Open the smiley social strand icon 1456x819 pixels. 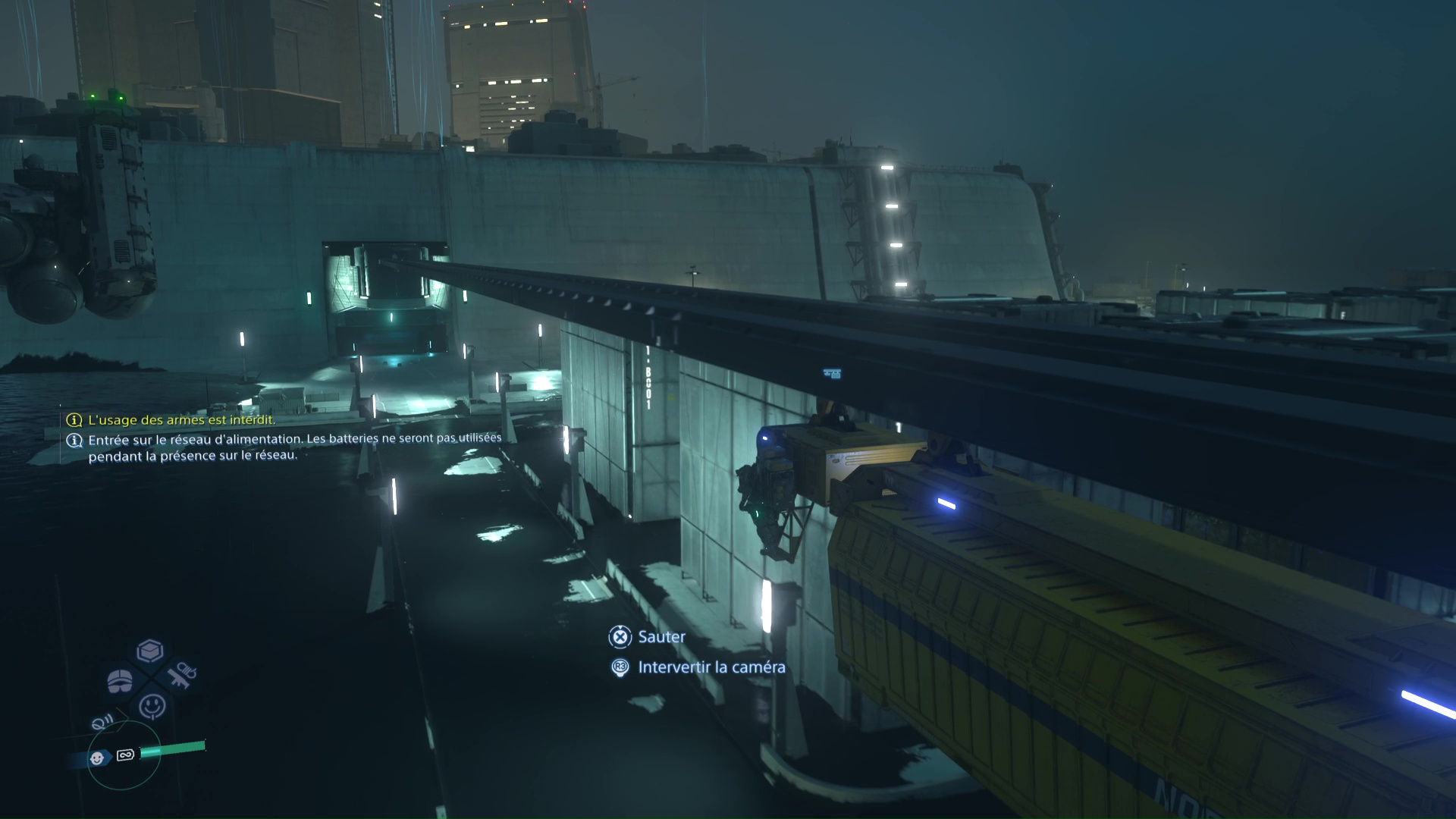(x=153, y=706)
